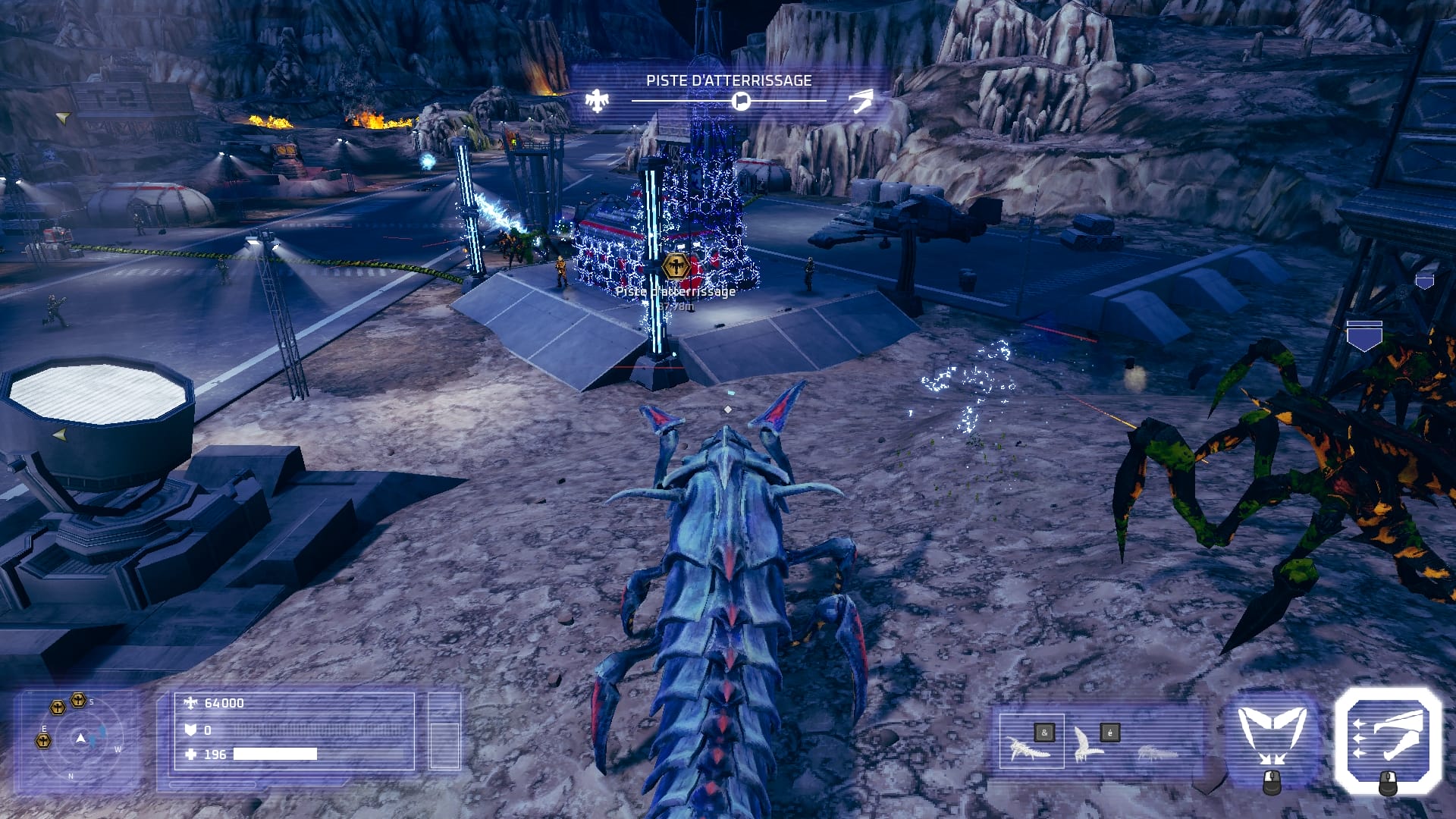Click the left-mouse button prompt under the melee icon
Screen dimensions: 1456x819
tap(1272, 783)
